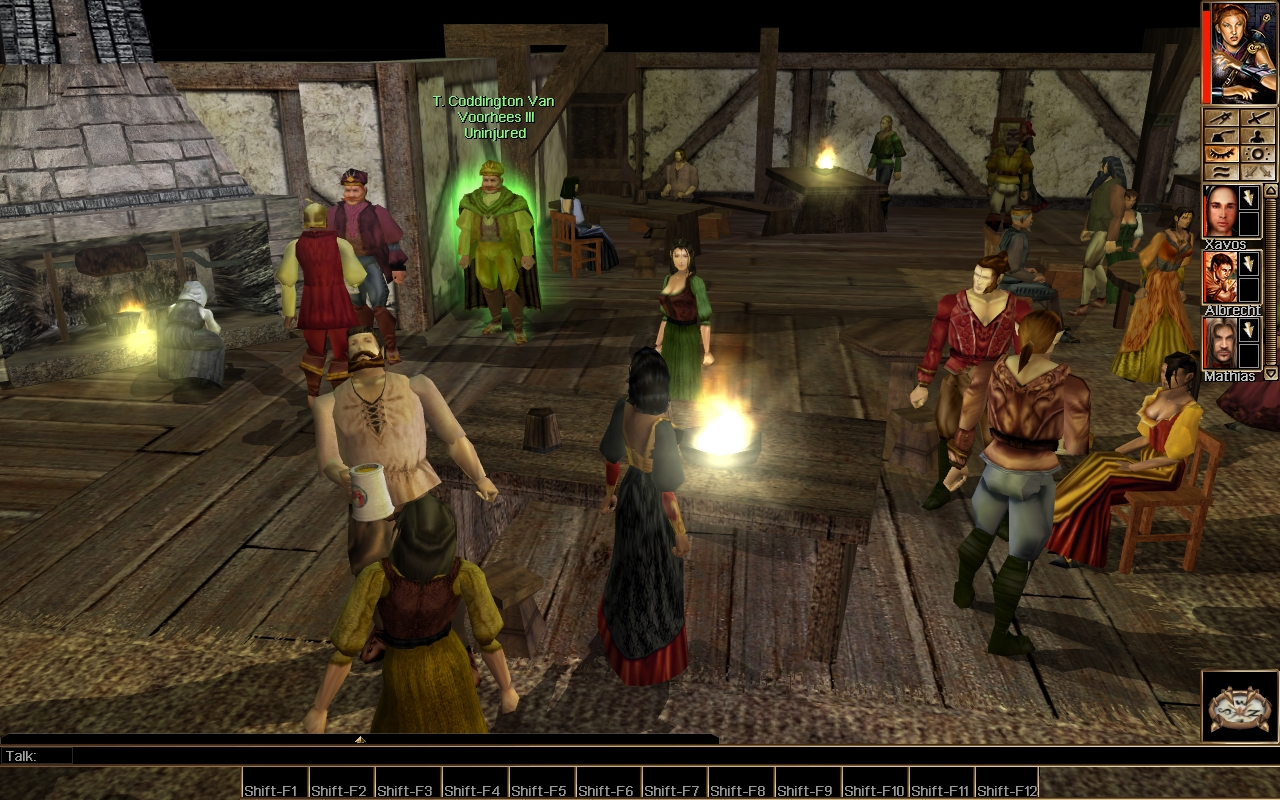The height and width of the screenshot is (800, 1280).
Task: Click Xavos's arrowhead action icon
Action: pos(1249,199)
